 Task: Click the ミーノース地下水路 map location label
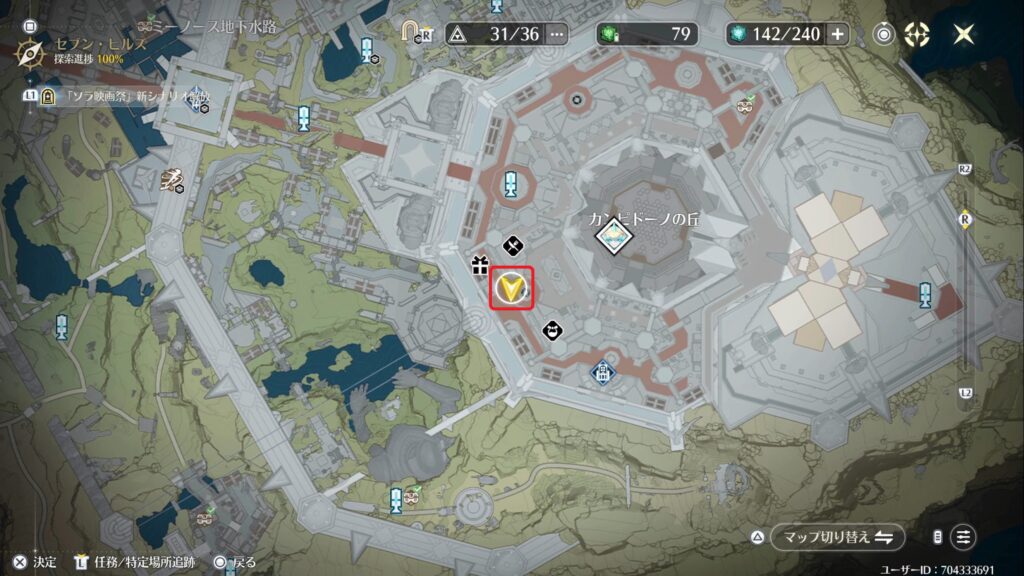[x=212, y=25]
